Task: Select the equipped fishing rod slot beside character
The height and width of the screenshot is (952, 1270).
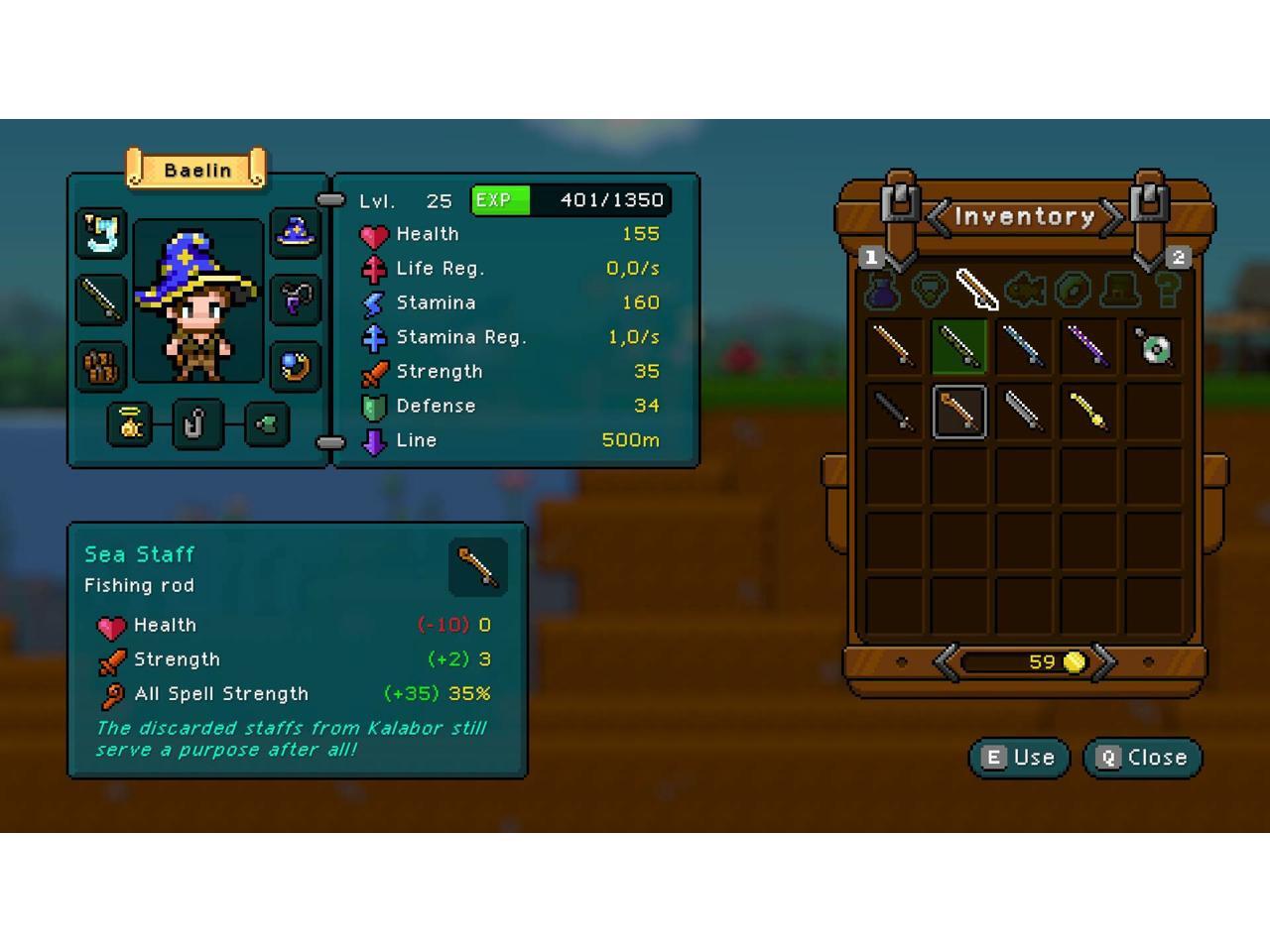Action: pos(101,298)
